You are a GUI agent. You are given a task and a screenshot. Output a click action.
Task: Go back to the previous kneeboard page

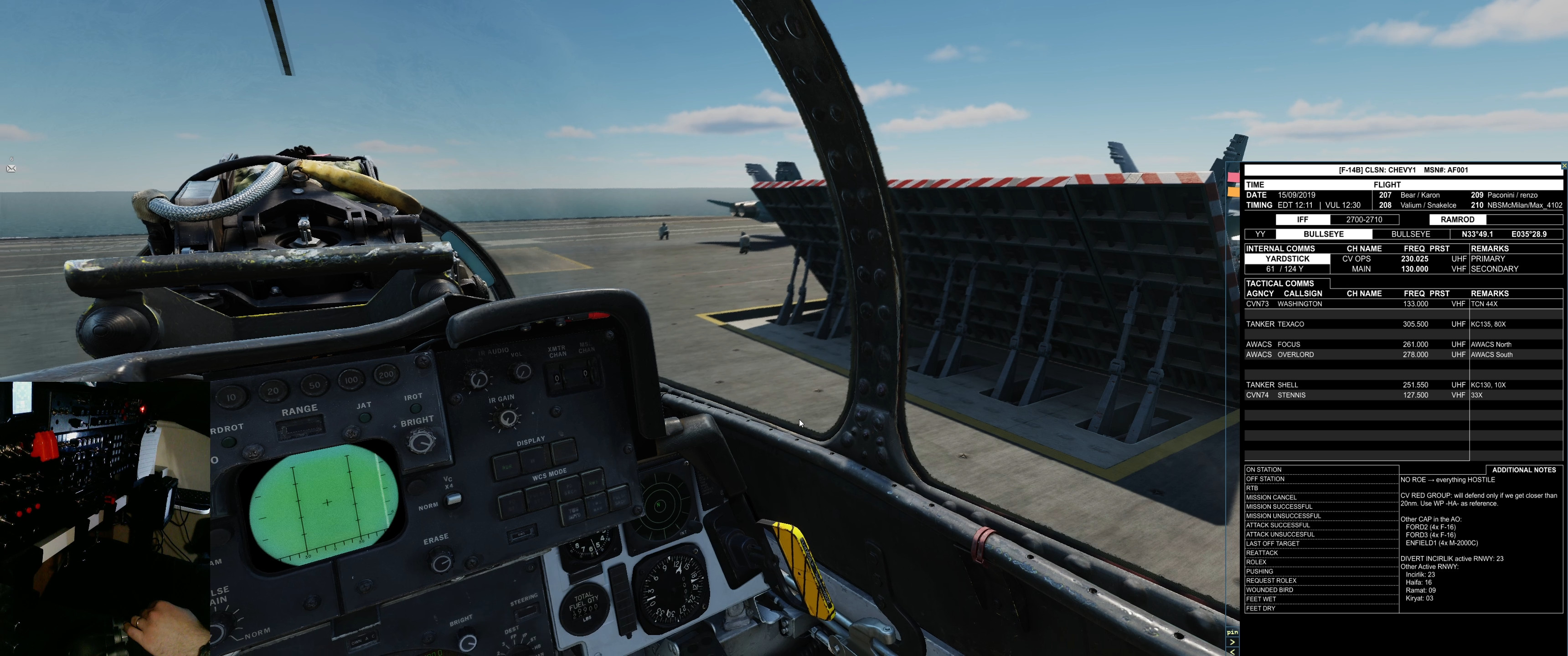coord(1232,651)
